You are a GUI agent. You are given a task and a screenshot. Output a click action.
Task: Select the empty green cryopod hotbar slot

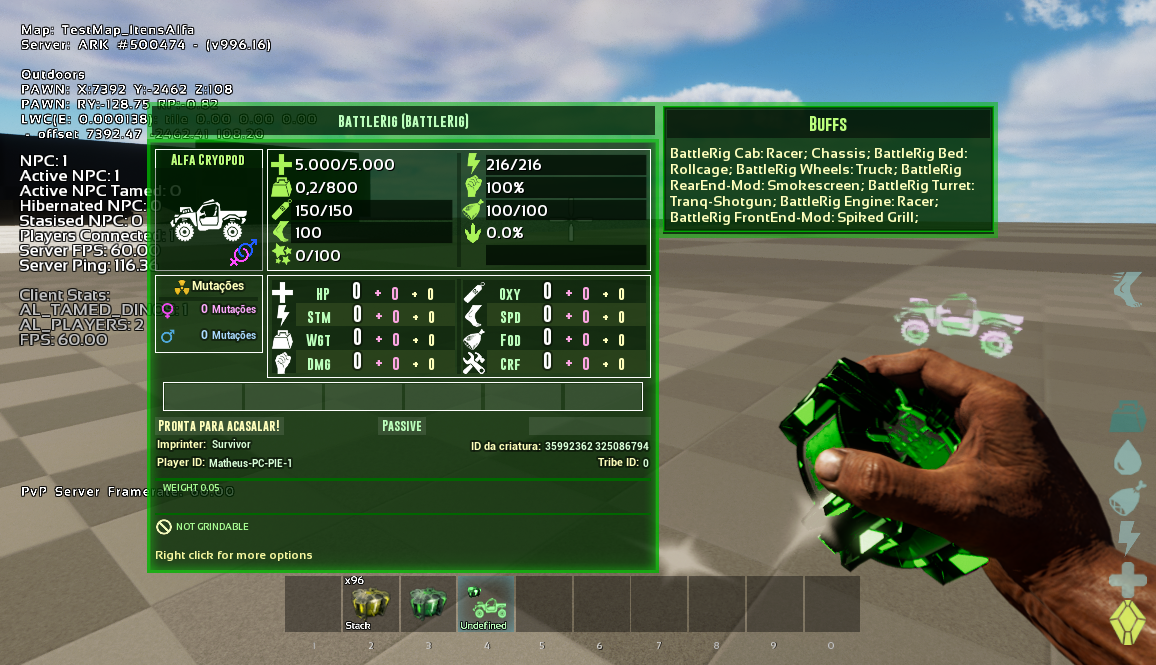(428, 603)
